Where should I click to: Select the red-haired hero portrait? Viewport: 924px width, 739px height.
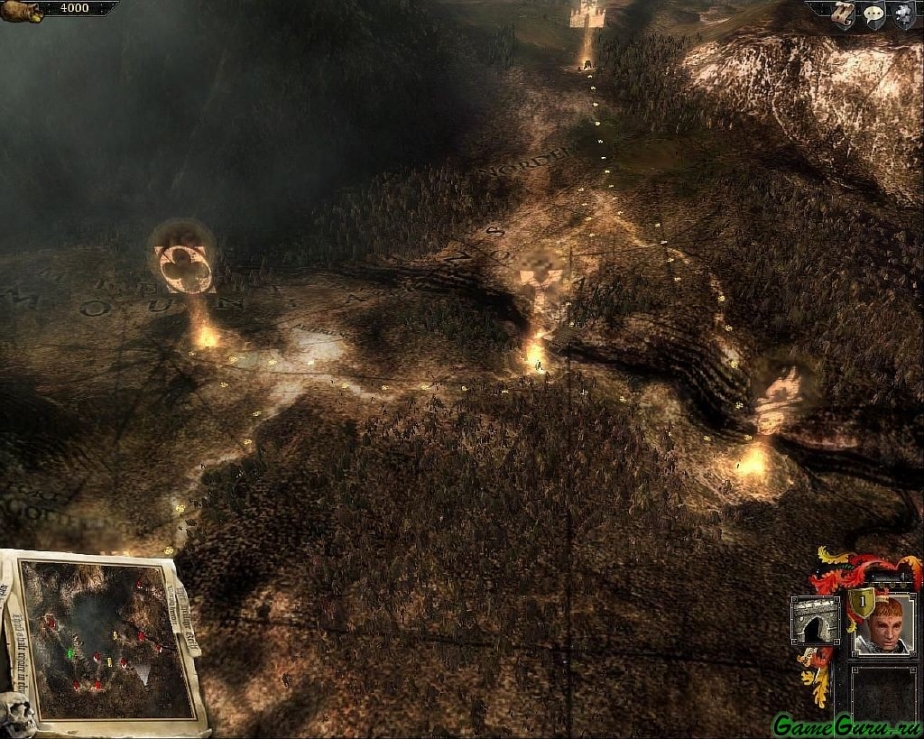point(883,625)
